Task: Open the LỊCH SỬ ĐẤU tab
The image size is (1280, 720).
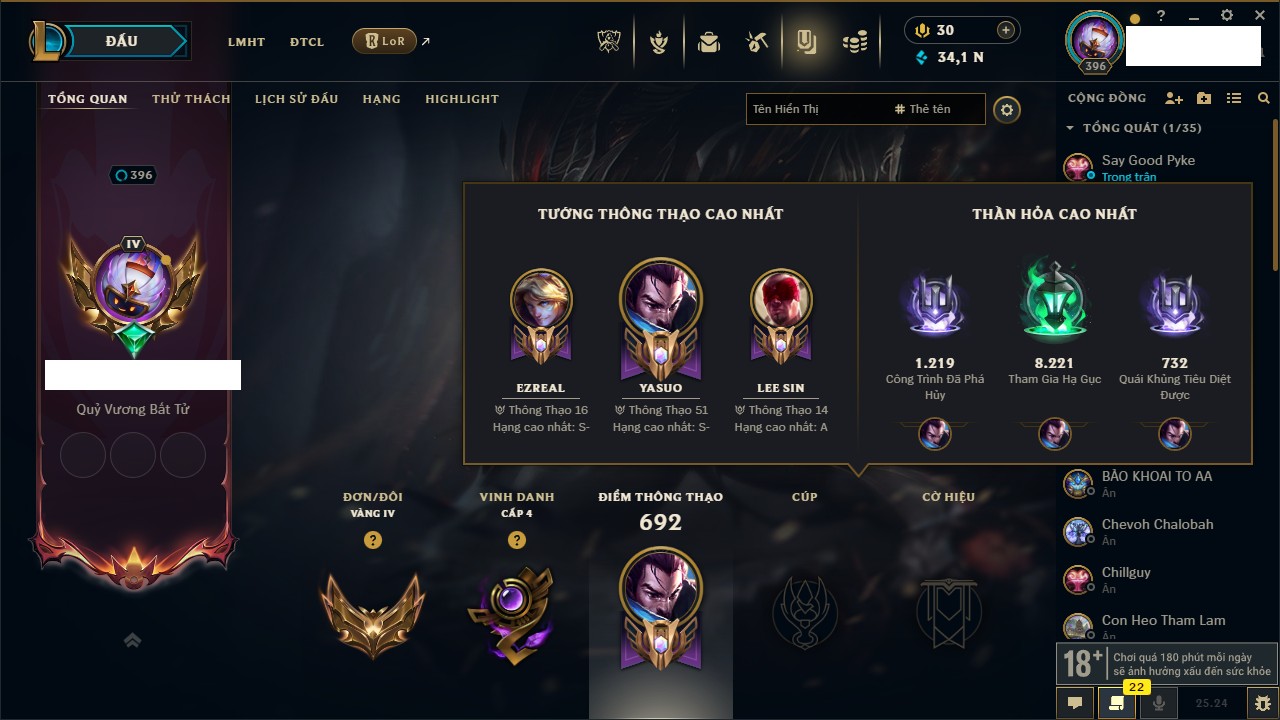Action: click(x=296, y=99)
